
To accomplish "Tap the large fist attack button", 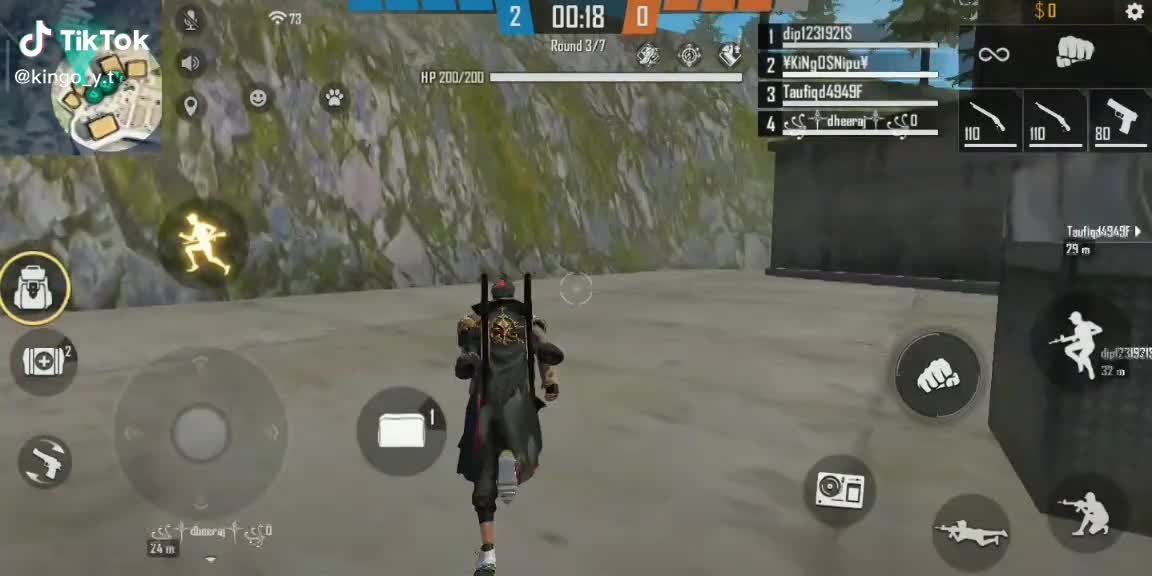I will tap(937, 375).
